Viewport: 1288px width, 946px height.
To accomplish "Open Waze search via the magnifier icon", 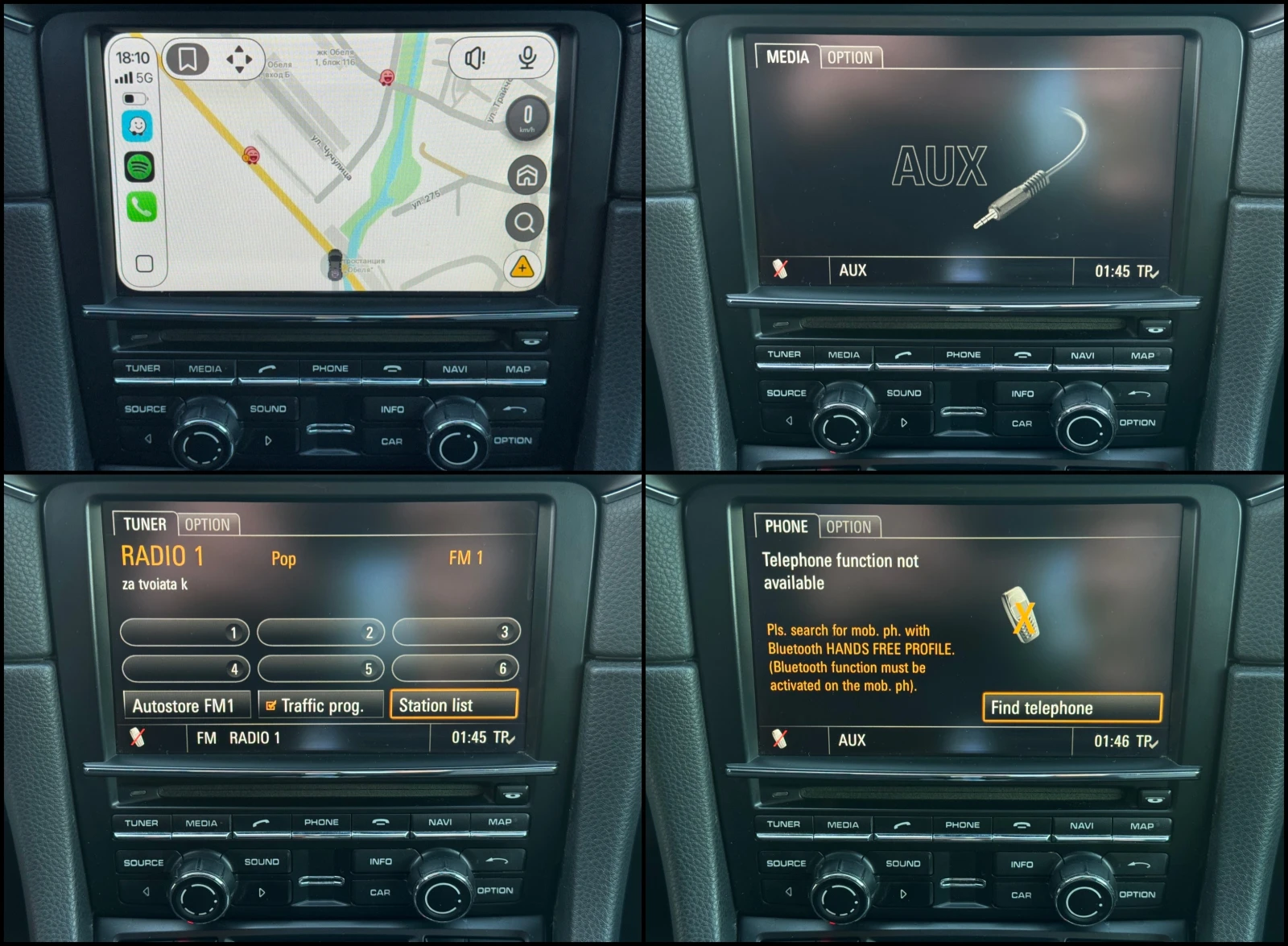I will pyautogui.click(x=525, y=220).
